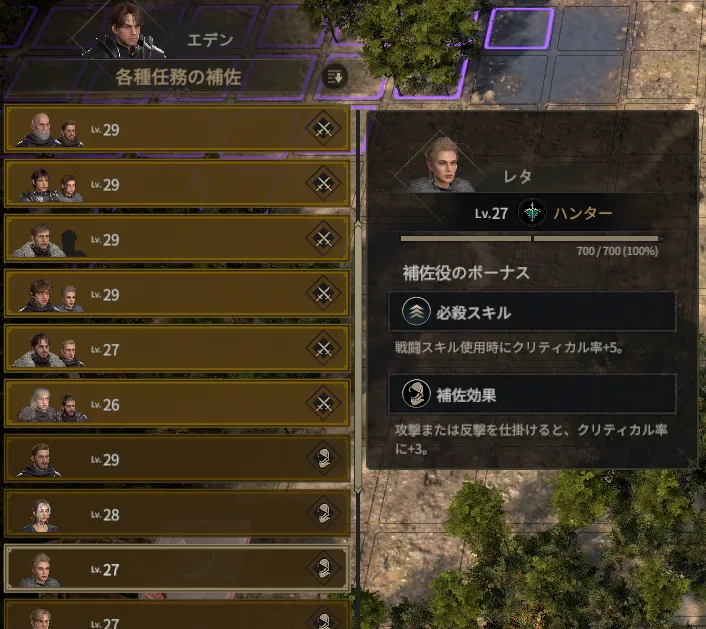Click the 補佐効果 bonus entry

click(531, 394)
